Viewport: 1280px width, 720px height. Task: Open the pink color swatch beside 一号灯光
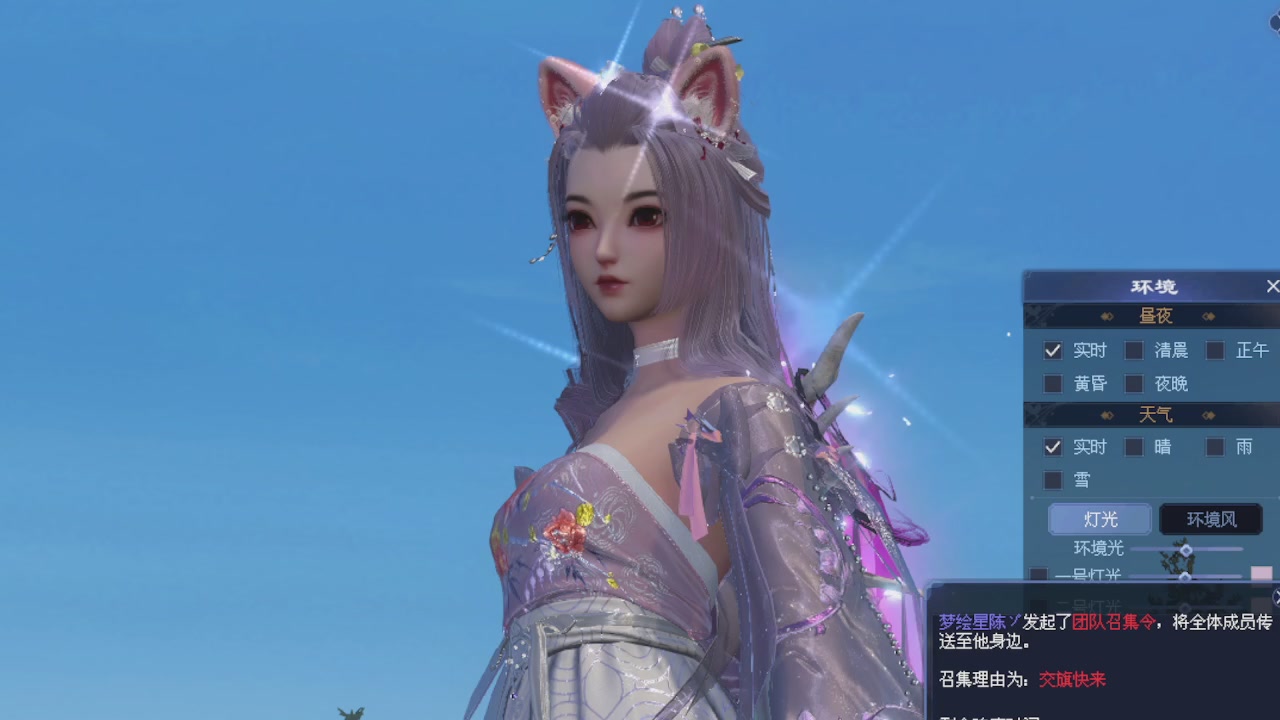(1261, 575)
